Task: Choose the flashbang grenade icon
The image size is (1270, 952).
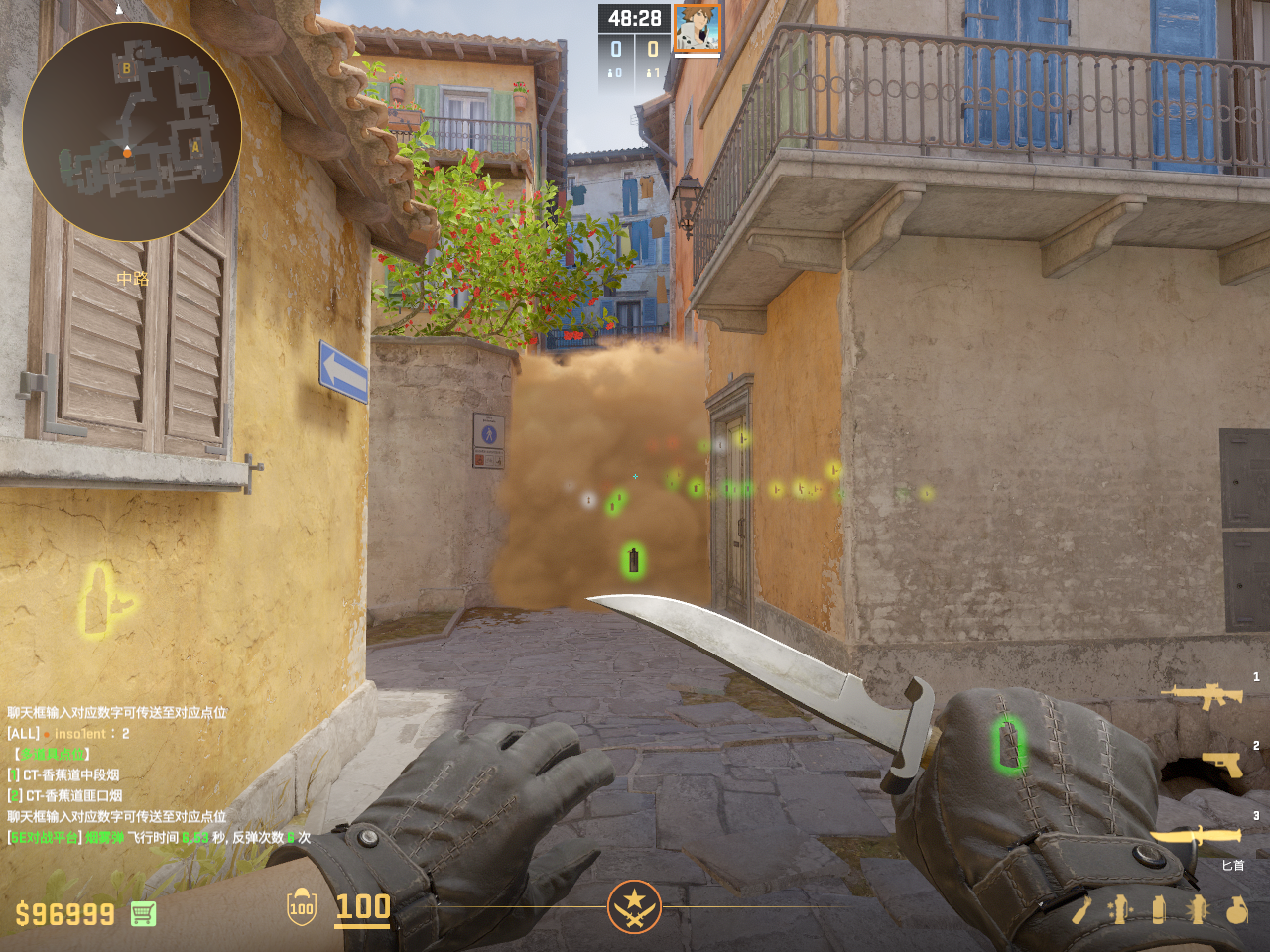Action: tap(1198, 909)
